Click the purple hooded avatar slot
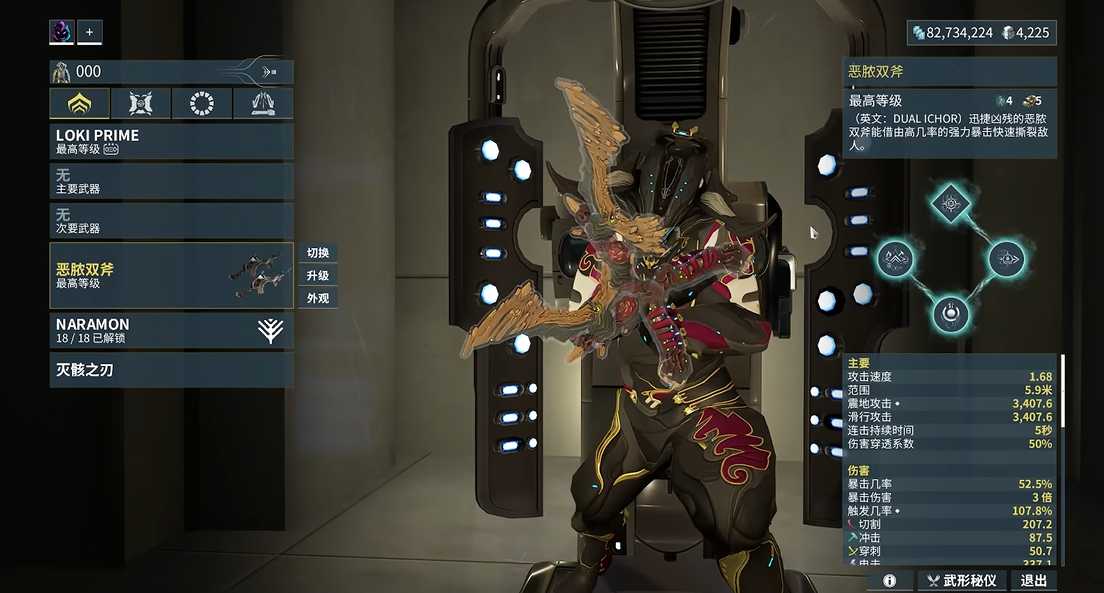Image resolution: width=1104 pixels, height=593 pixels. (x=62, y=32)
